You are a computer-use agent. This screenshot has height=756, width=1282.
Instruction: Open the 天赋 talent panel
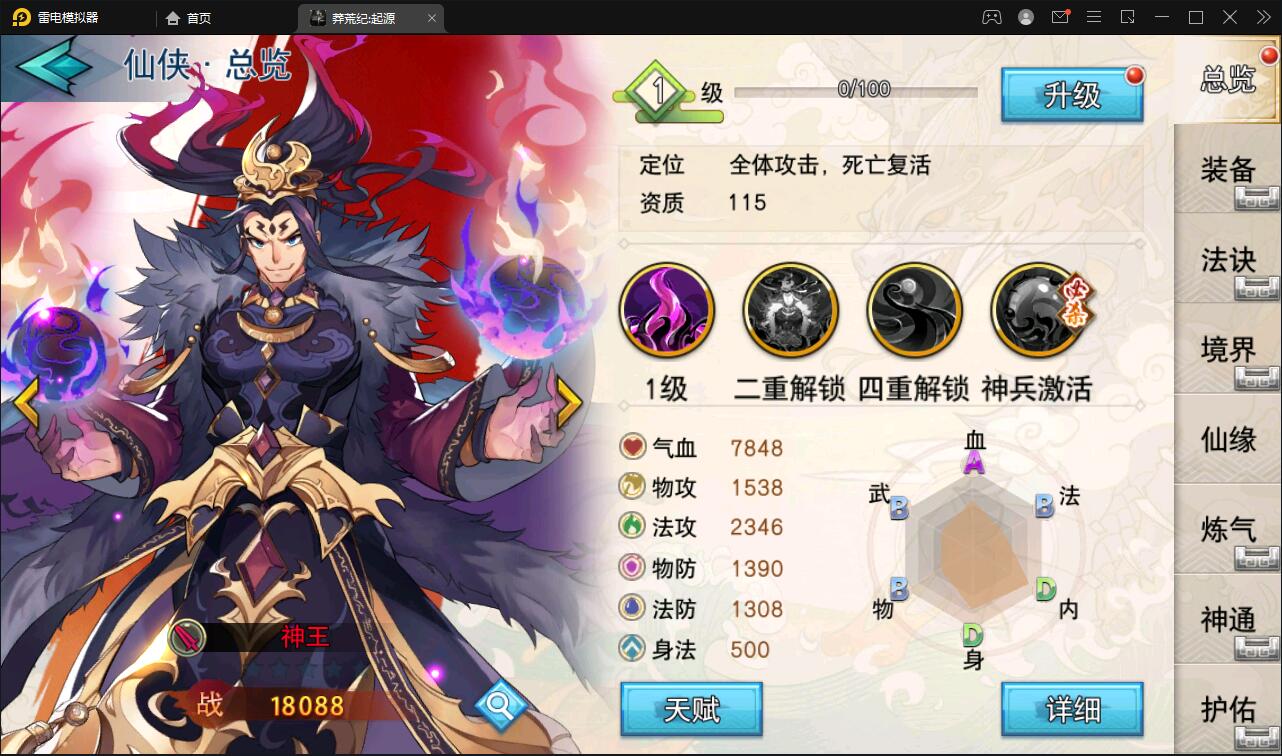point(691,708)
